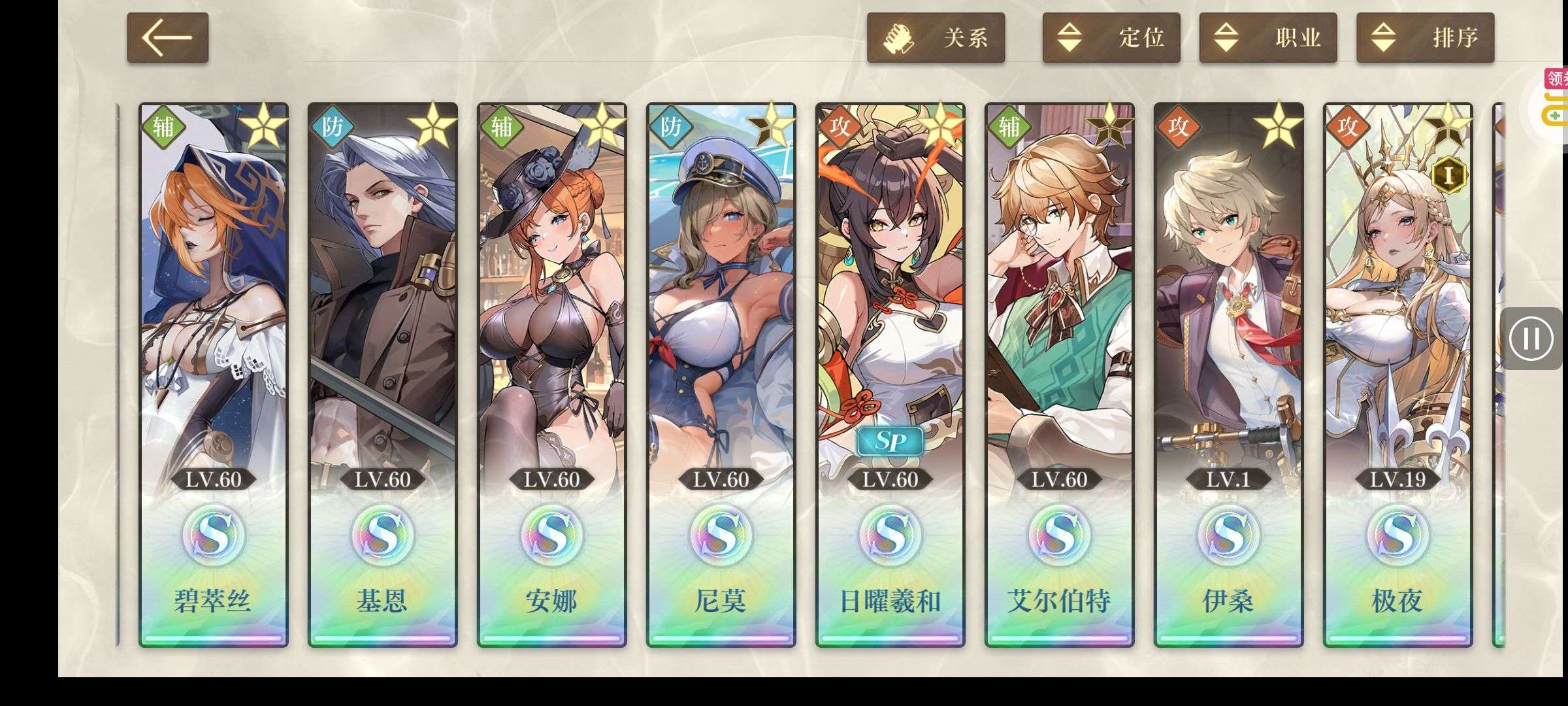
Task: Select the 安娜 character card
Action: point(552,374)
